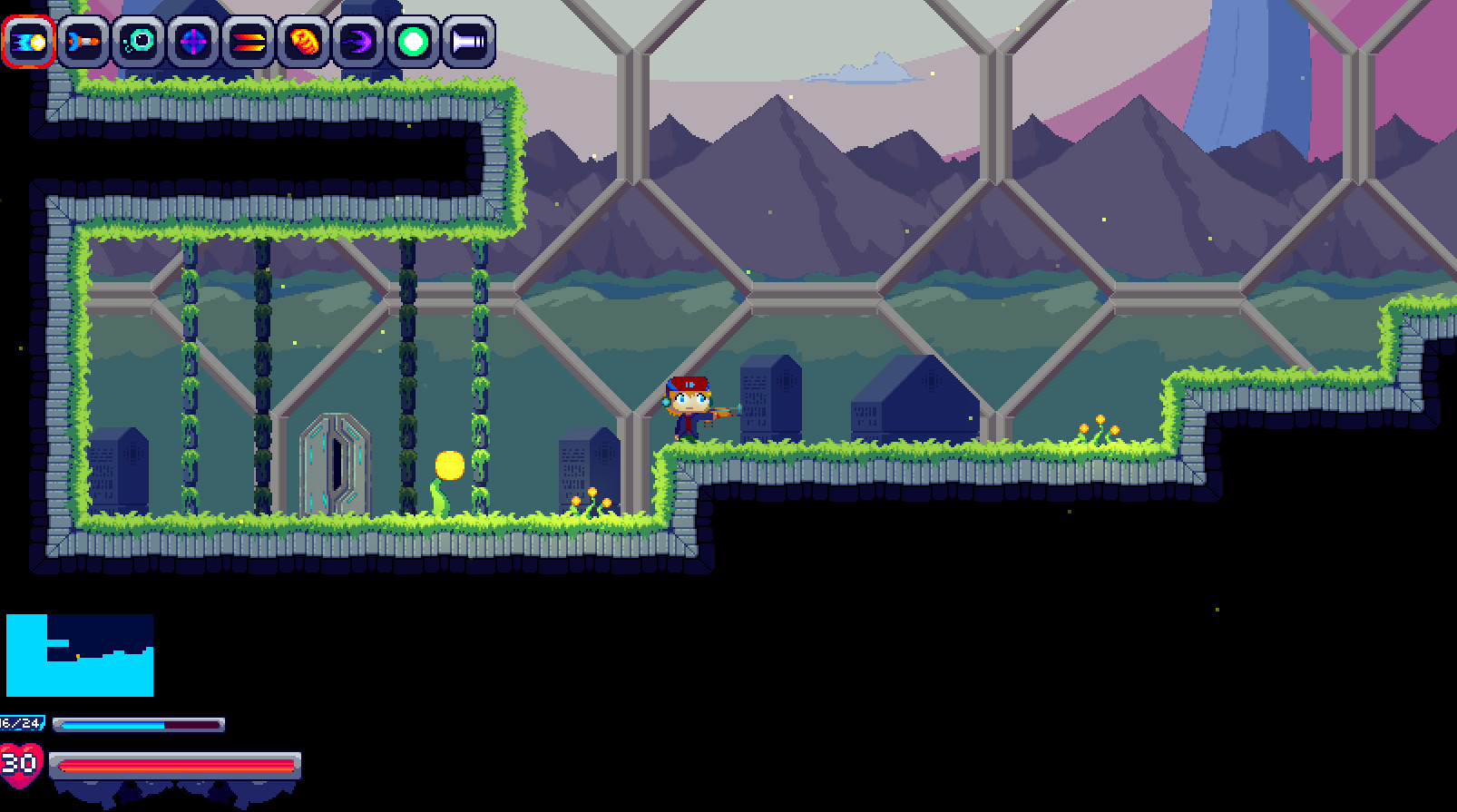Select the blue crosshair targeting weapon
Image resolution: width=1457 pixels, height=812 pixels.
tap(192, 40)
